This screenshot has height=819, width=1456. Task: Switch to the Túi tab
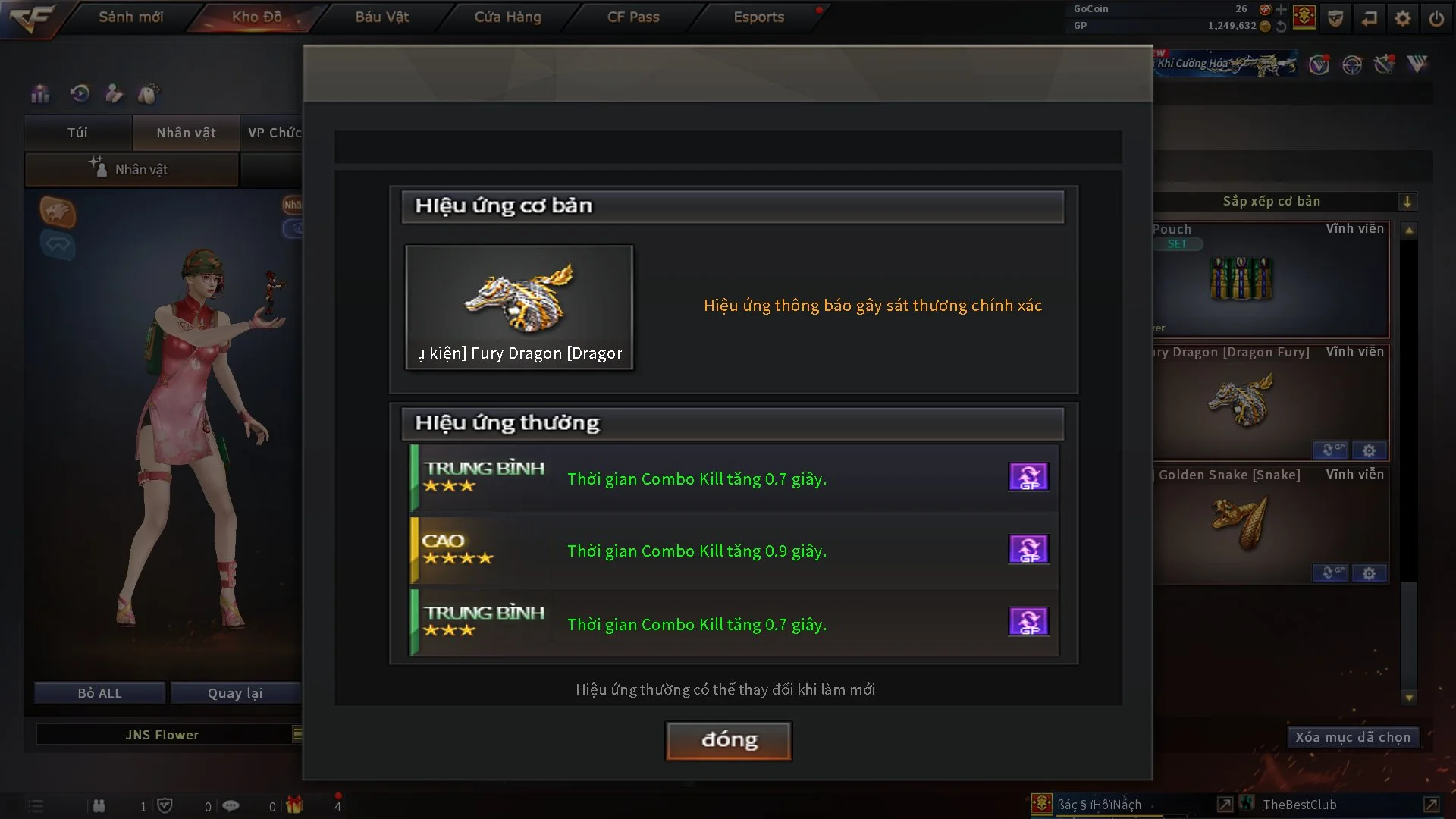77,133
